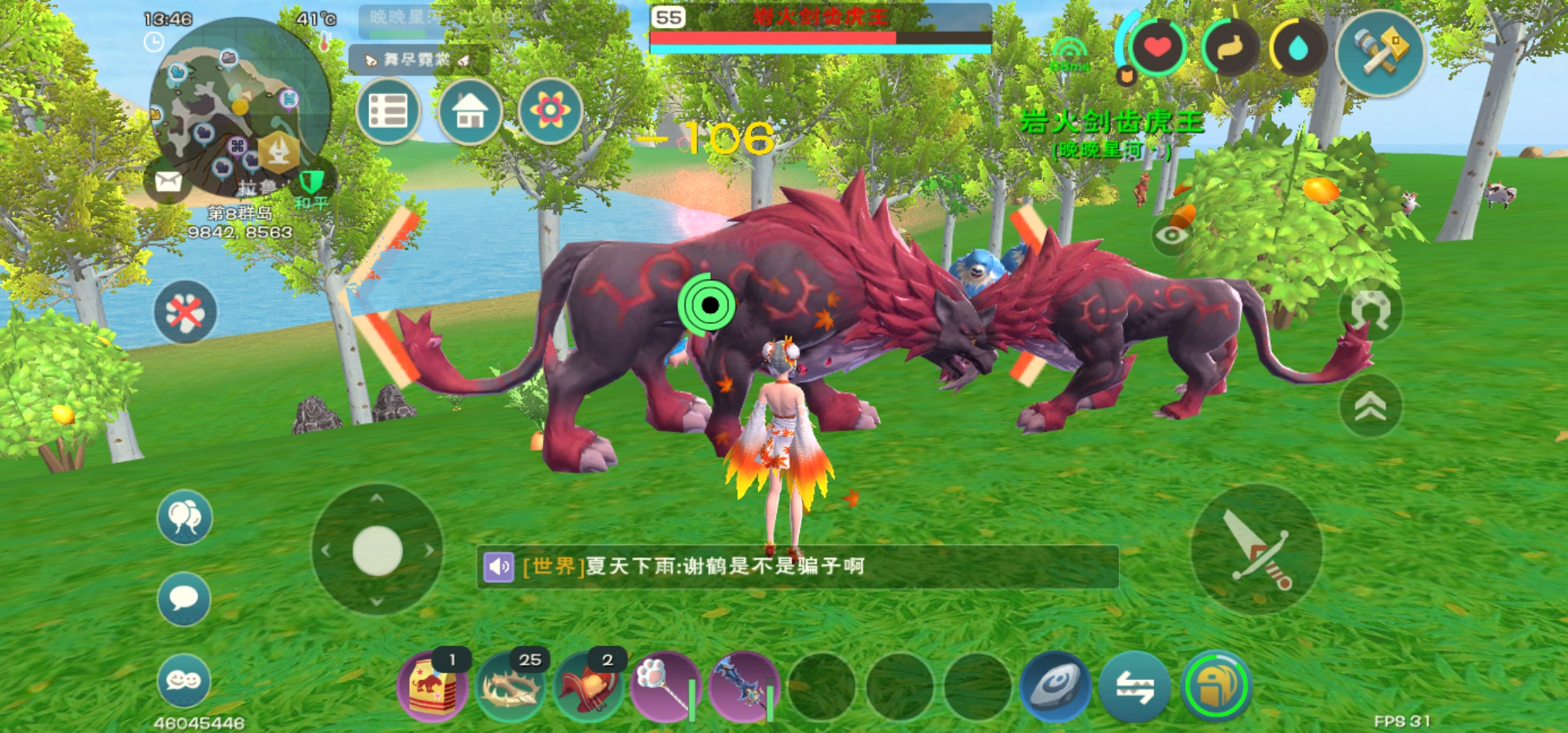Screen dimensions: 1568x733
Task: Open the chat speech bubble
Action: coord(184,599)
